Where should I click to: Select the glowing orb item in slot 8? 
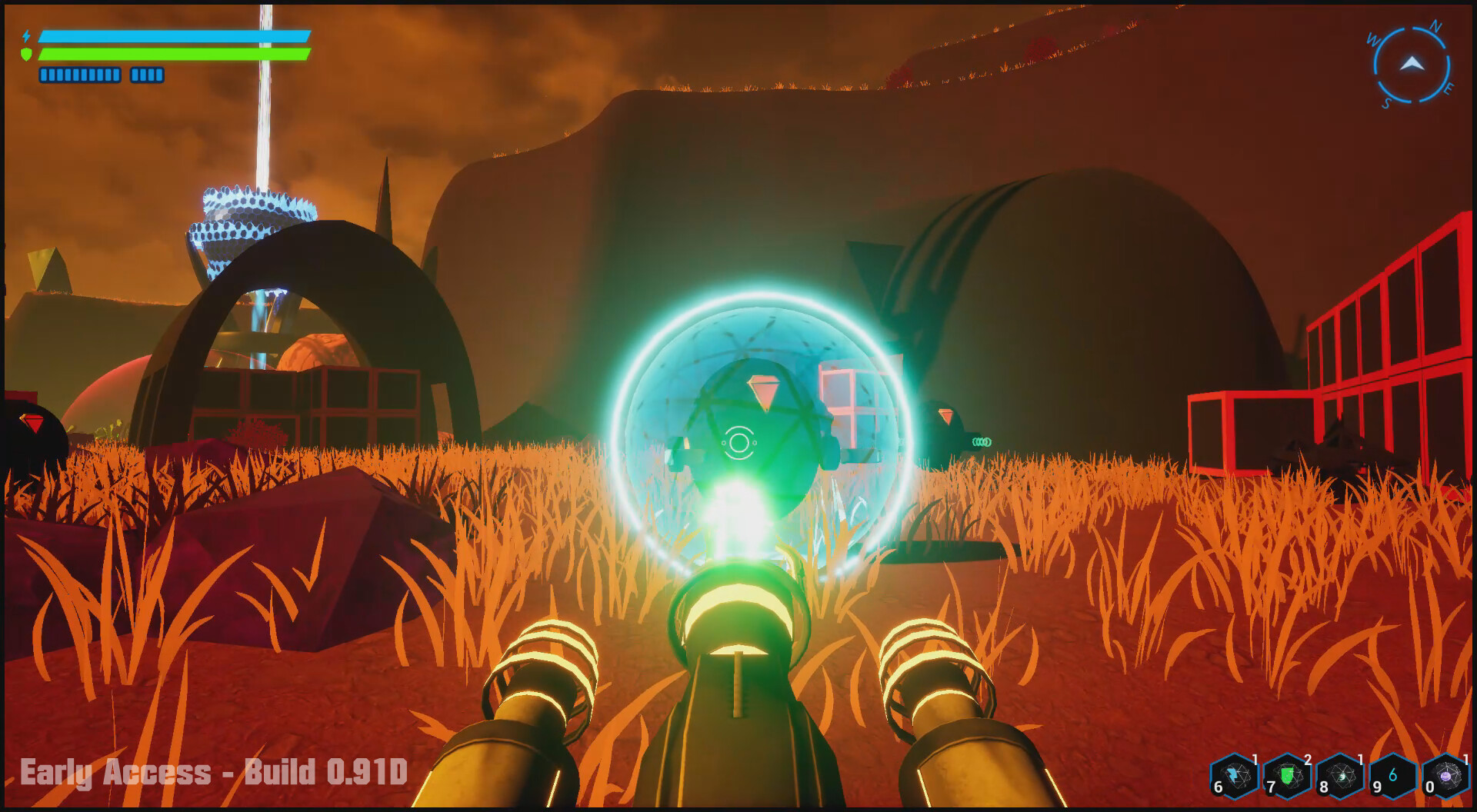tap(1340, 774)
